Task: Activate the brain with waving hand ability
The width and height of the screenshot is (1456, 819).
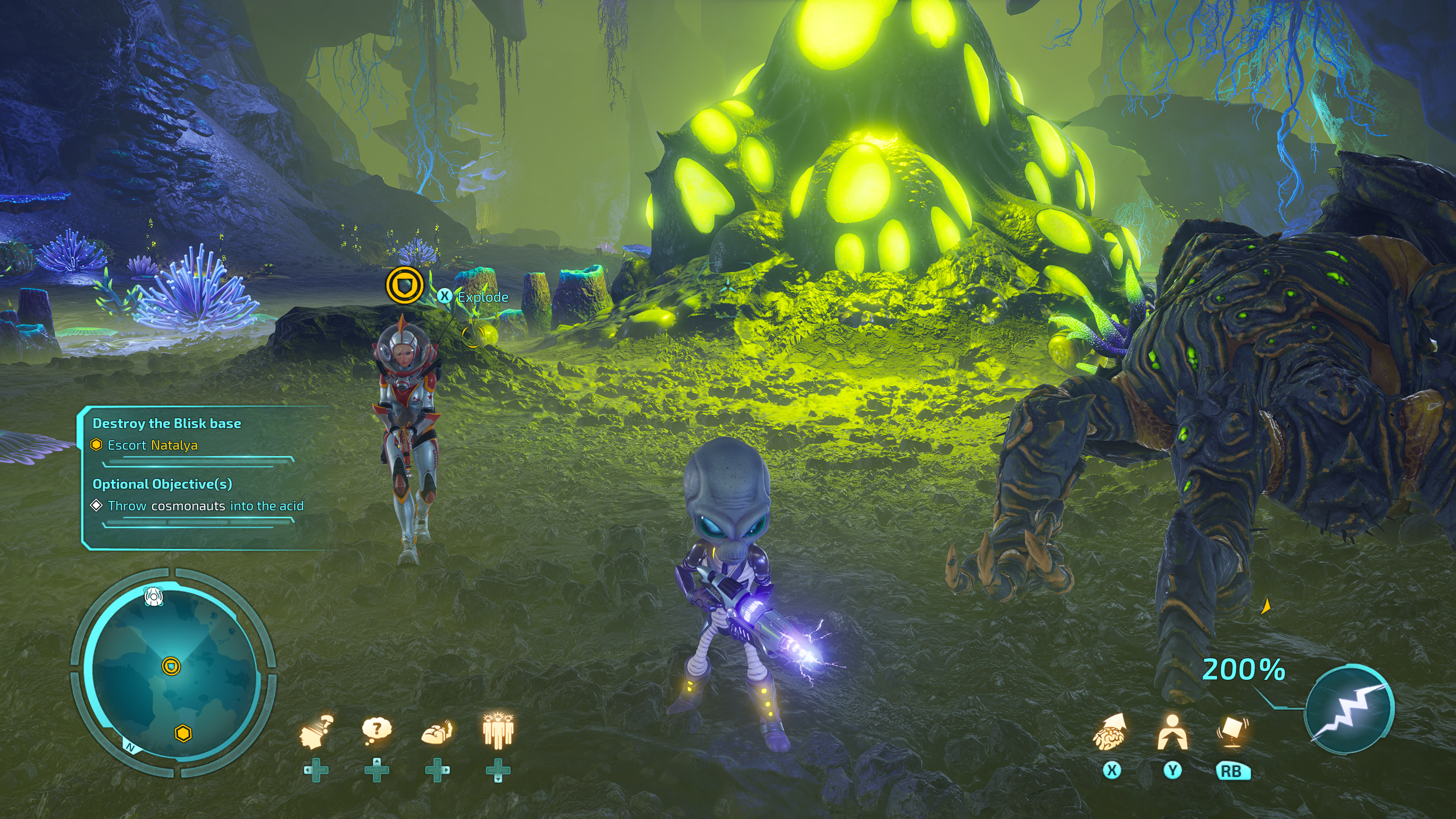Action: click(437, 731)
